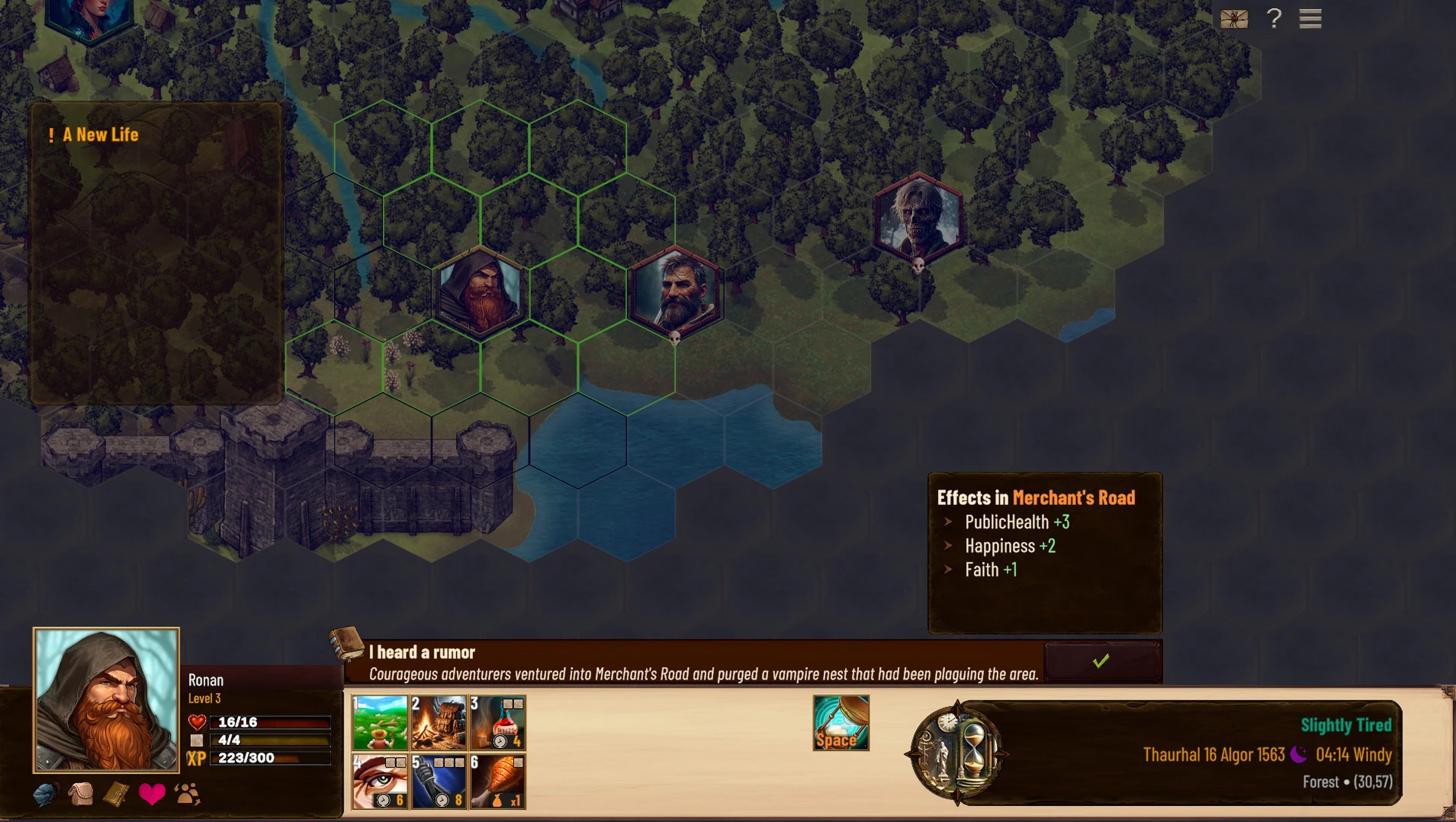
Task: Use ability slot 1 with the traveler
Action: tap(380, 722)
